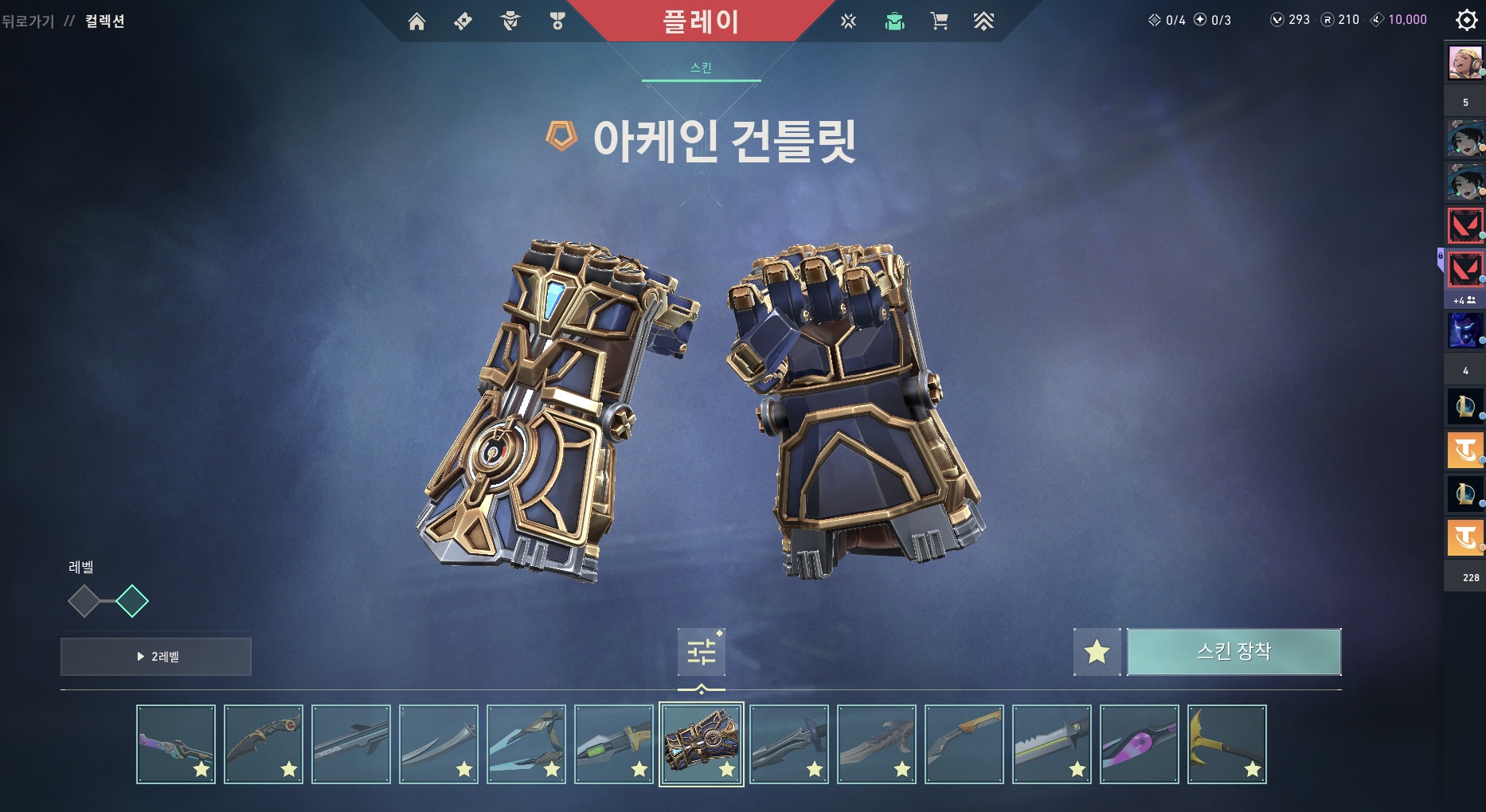
Task: Open the double-chevron icon in top navigation
Action: [x=983, y=21]
